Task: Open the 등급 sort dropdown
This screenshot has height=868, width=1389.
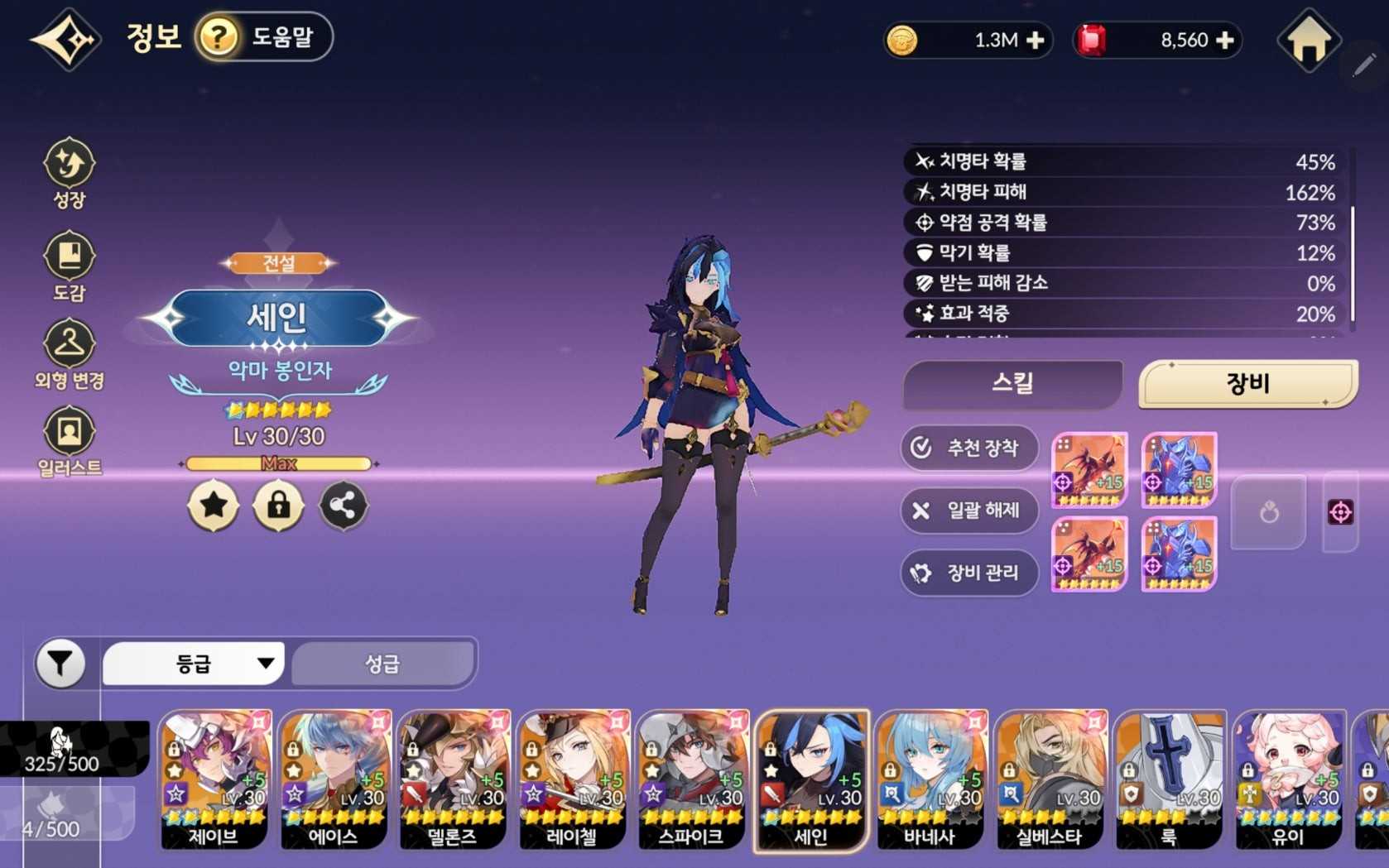Action: point(194,663)
